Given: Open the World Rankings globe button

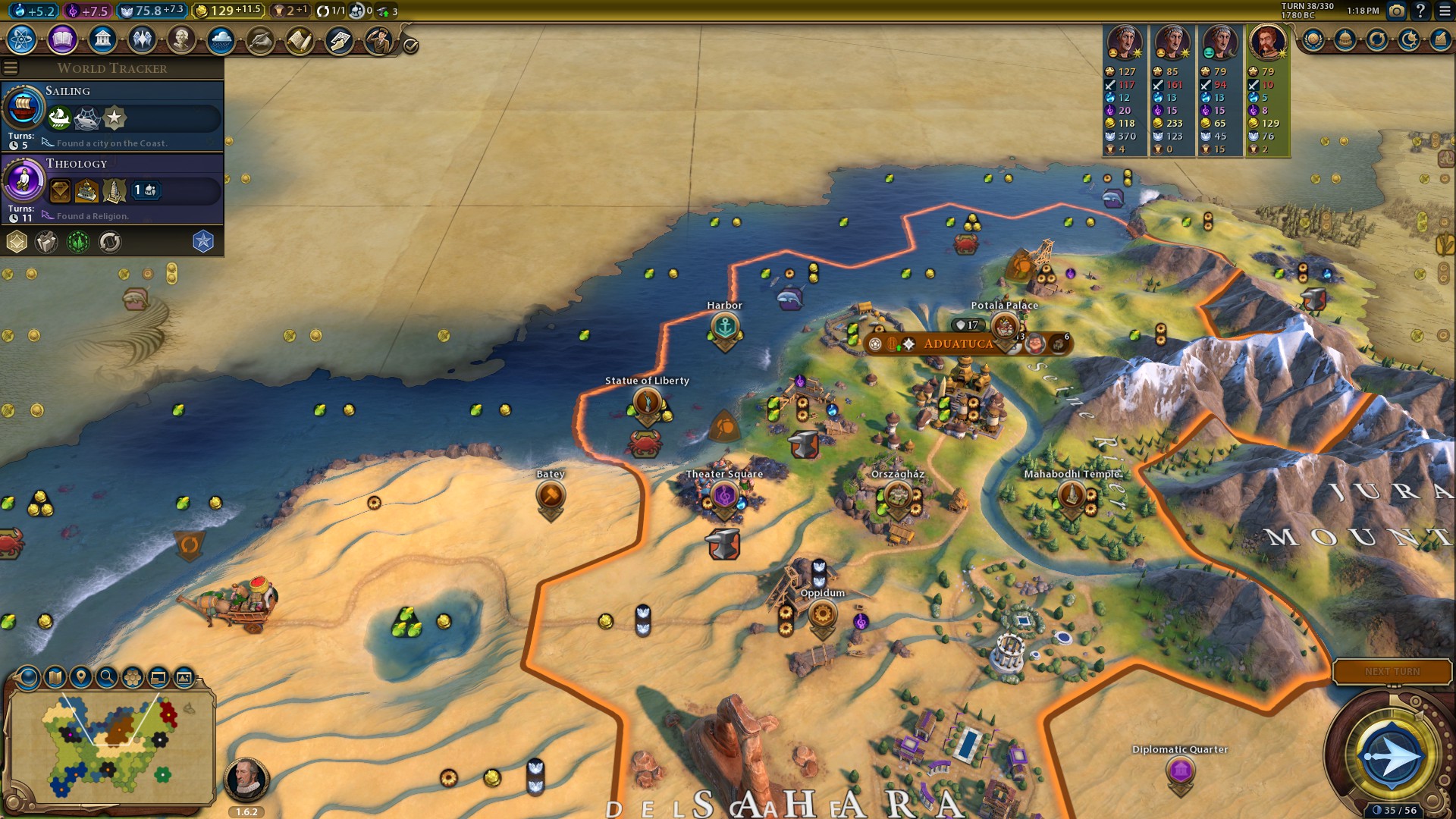Looking at the screenshot, I should click(1313, 39).
